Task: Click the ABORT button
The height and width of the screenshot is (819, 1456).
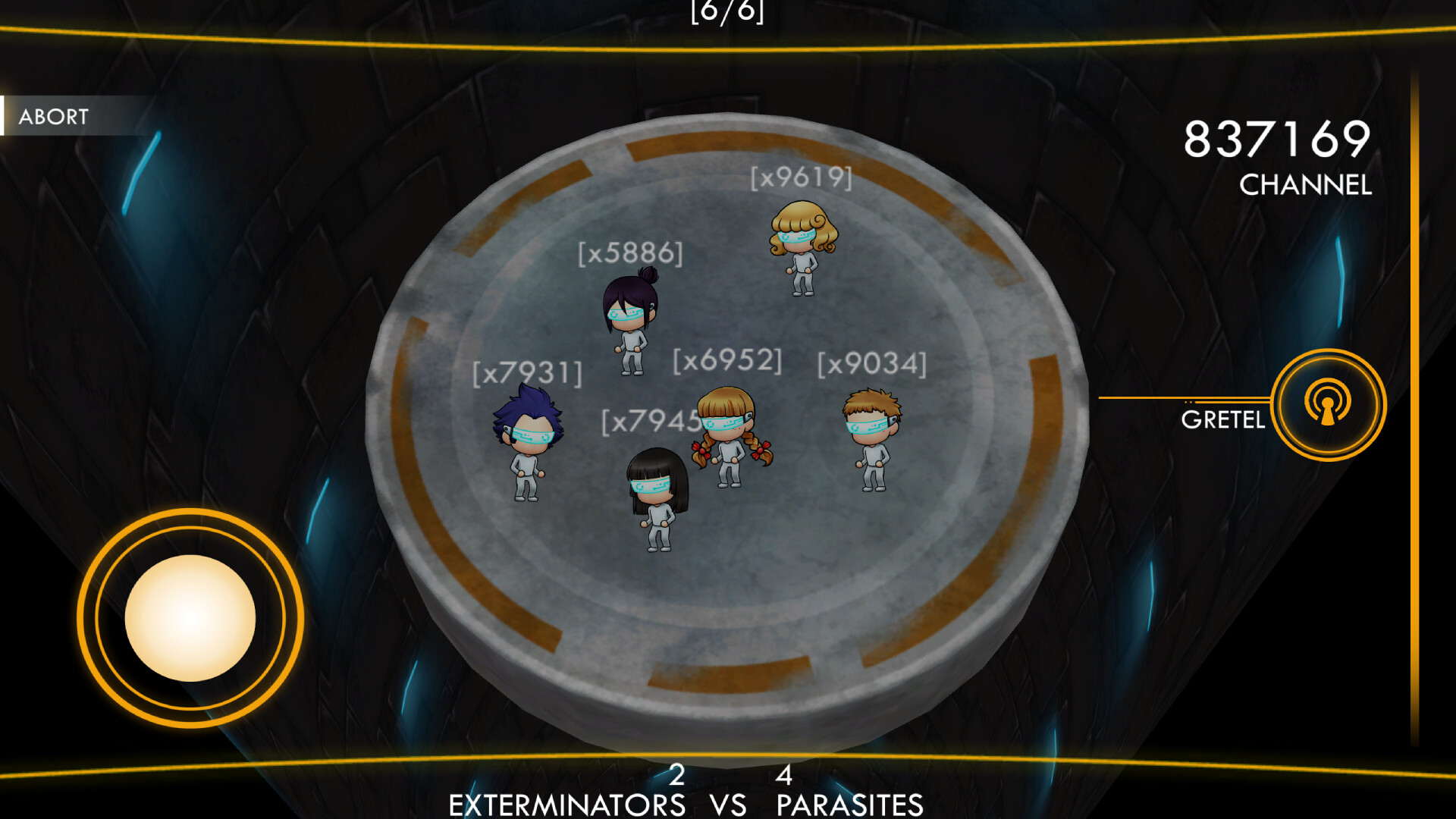Action: [53, 117]
